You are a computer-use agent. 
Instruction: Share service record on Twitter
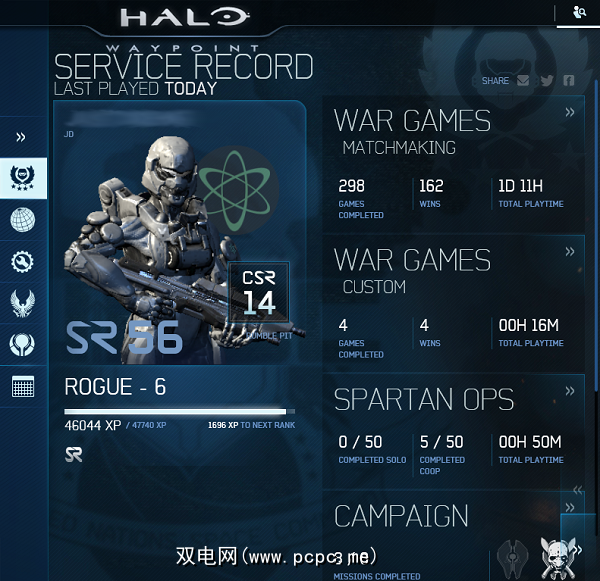pyautogui.click(x=546, y=81)
